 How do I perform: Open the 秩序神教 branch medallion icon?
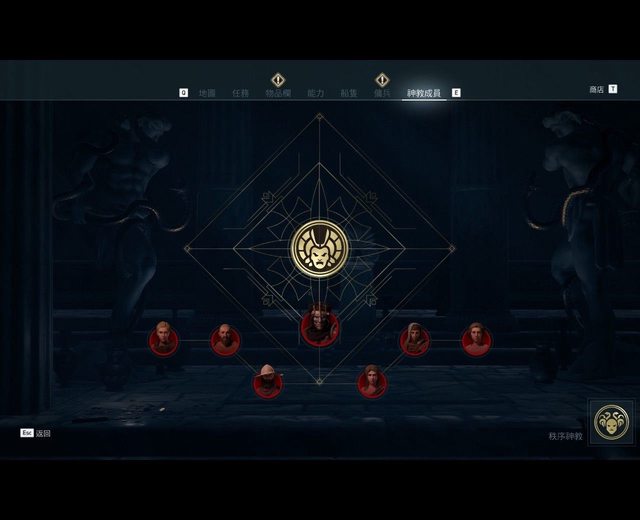point(610,422)
